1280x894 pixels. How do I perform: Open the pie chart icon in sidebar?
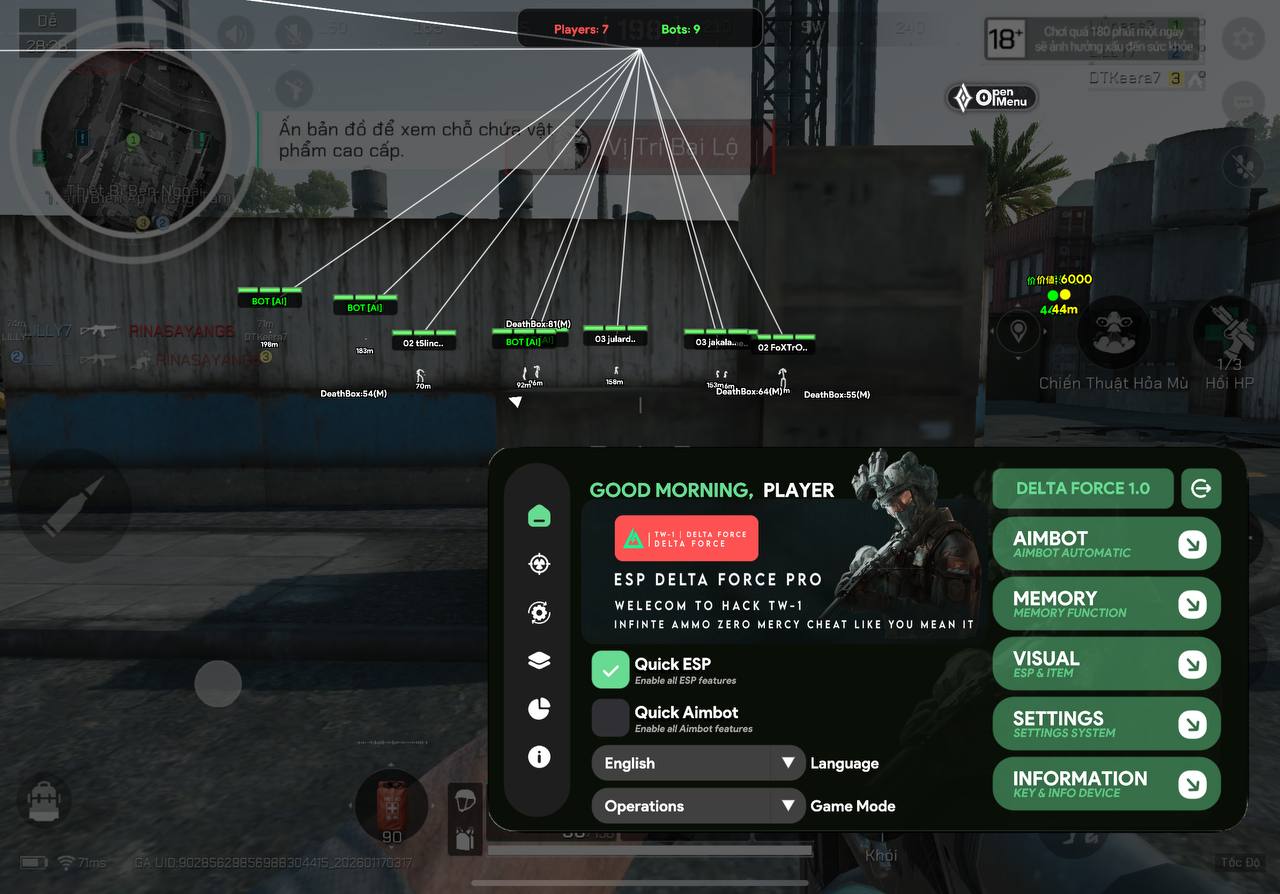pos(538,708)
